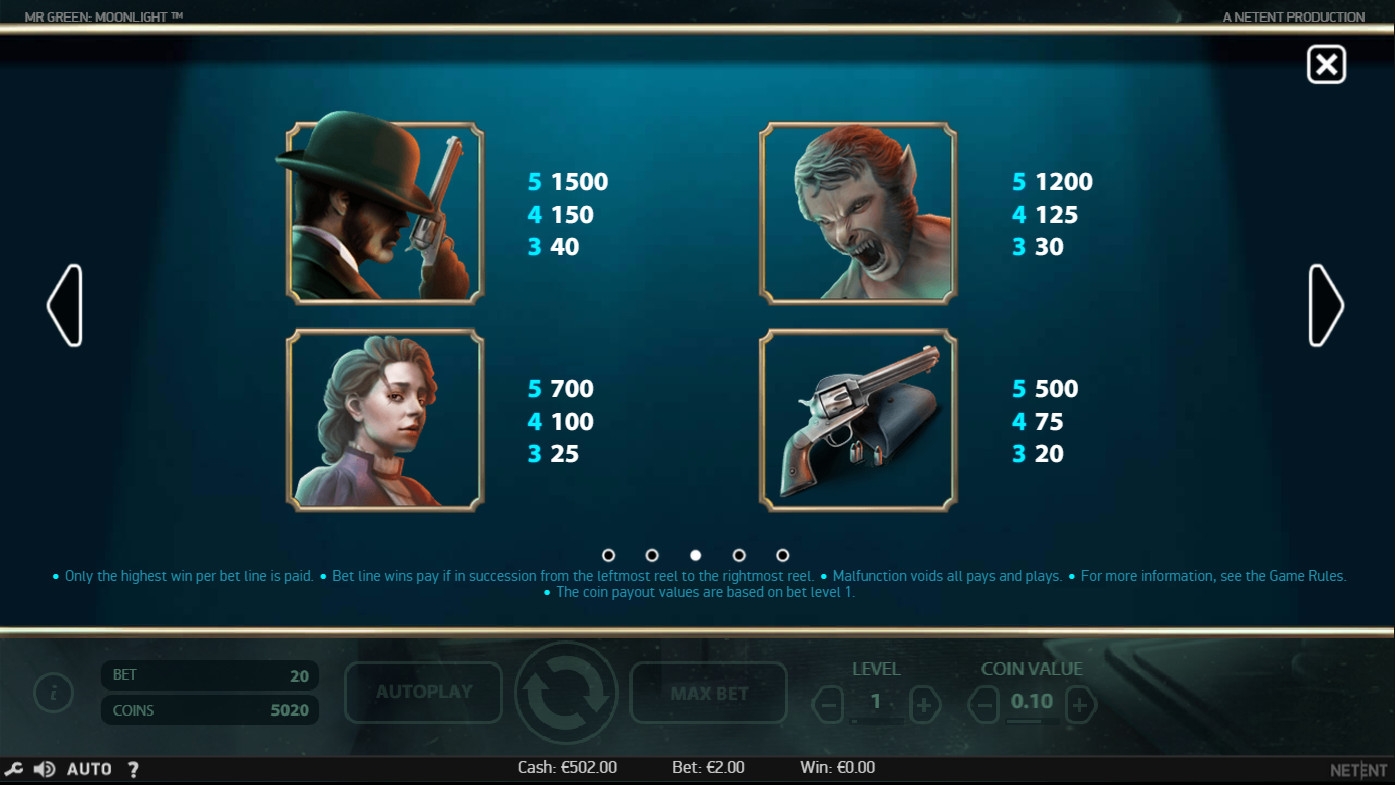
Task: Open game settings with the wrench icon
Action: coord(14,769)
